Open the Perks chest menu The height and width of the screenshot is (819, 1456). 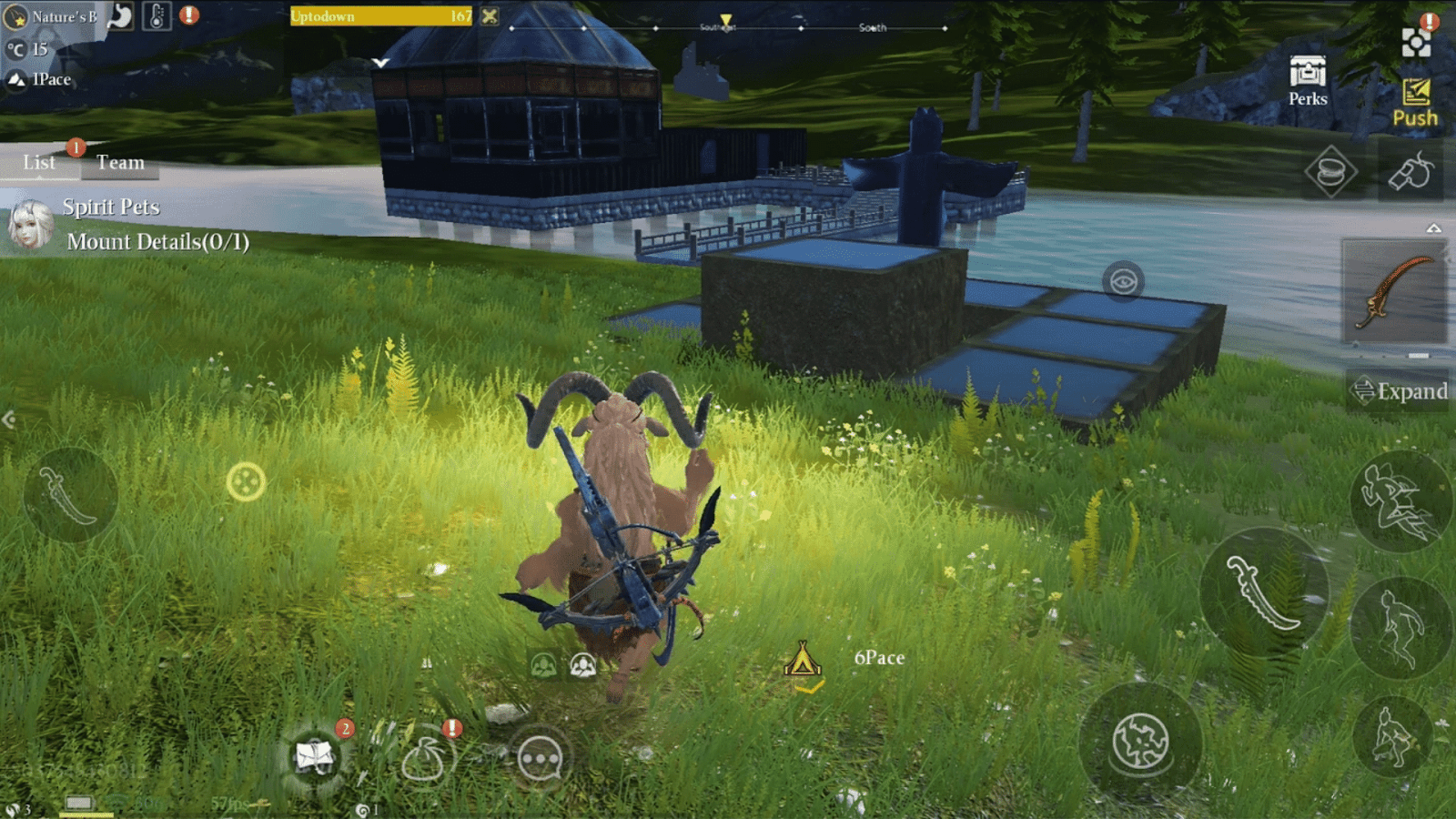point(1308,81)
